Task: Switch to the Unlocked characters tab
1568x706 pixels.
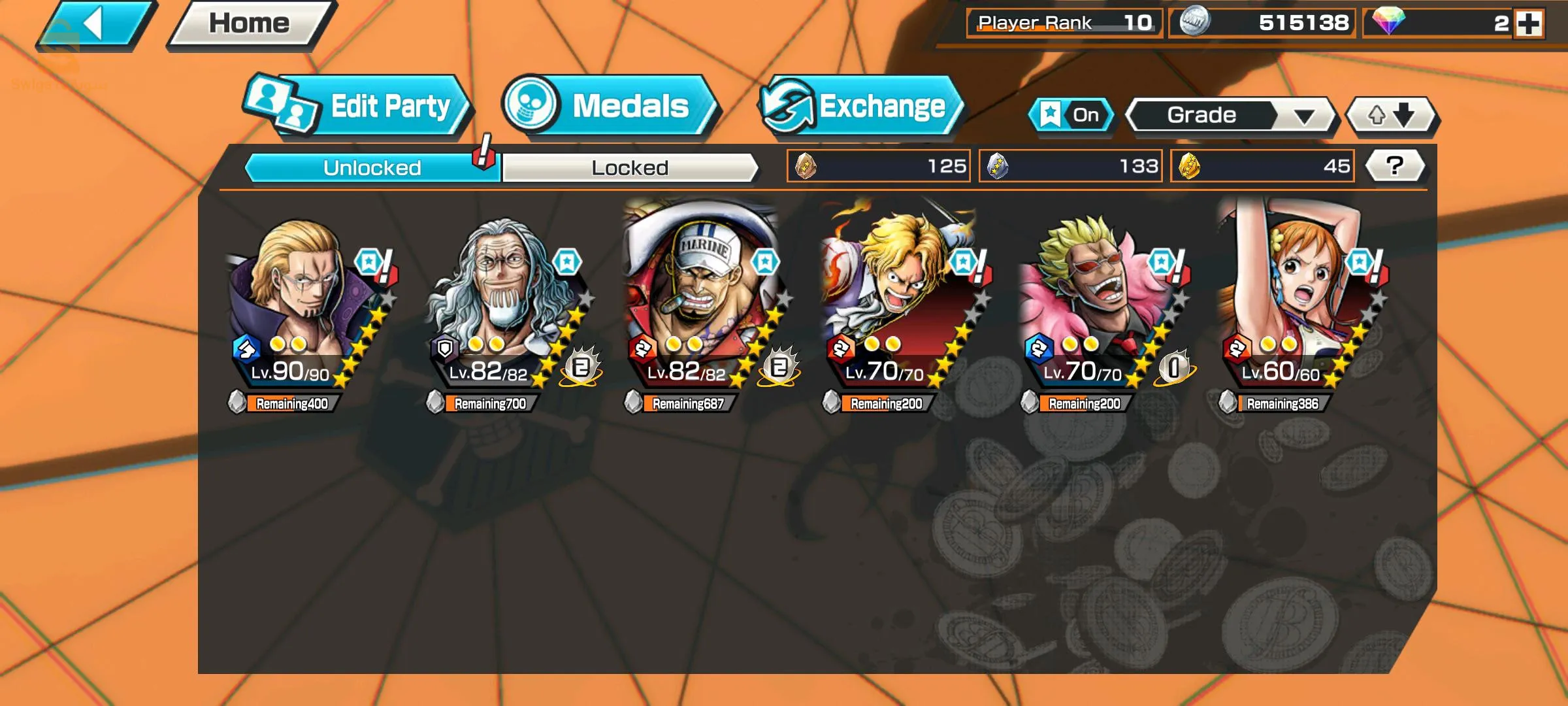Action: click(372, 168)
